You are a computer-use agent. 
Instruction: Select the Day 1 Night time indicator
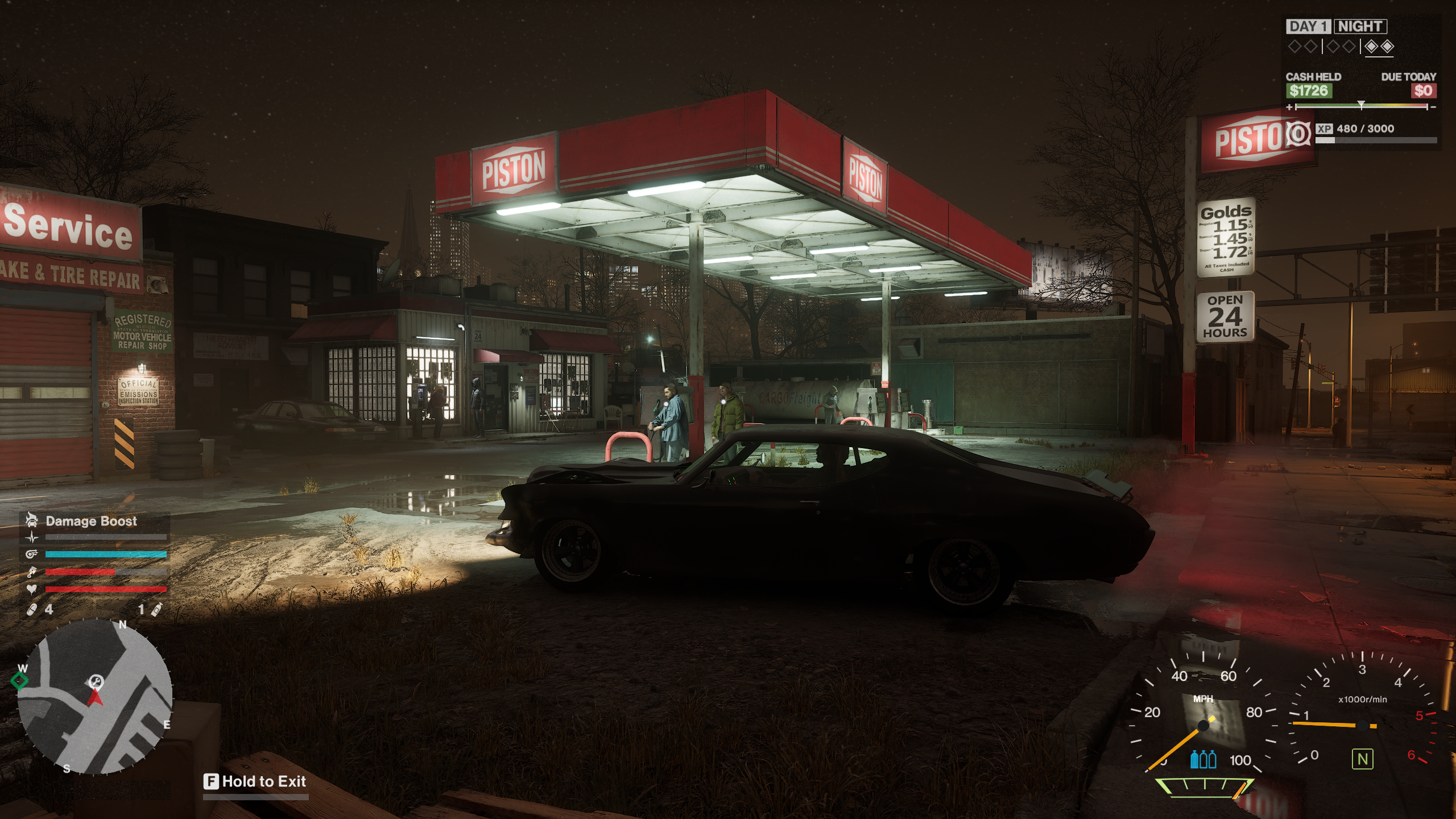(x=1336, y=27)
